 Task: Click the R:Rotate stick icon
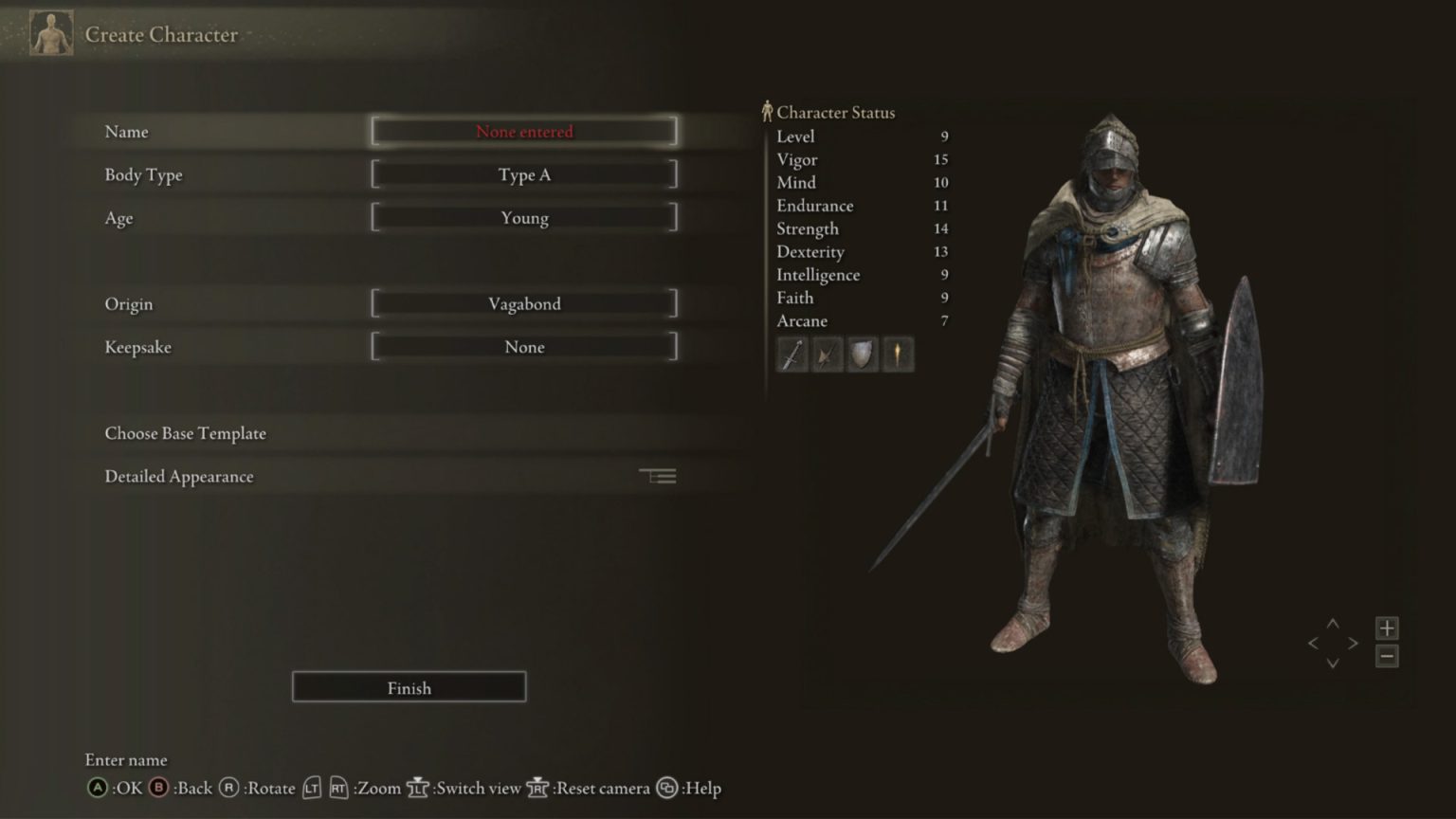point(228,788)
